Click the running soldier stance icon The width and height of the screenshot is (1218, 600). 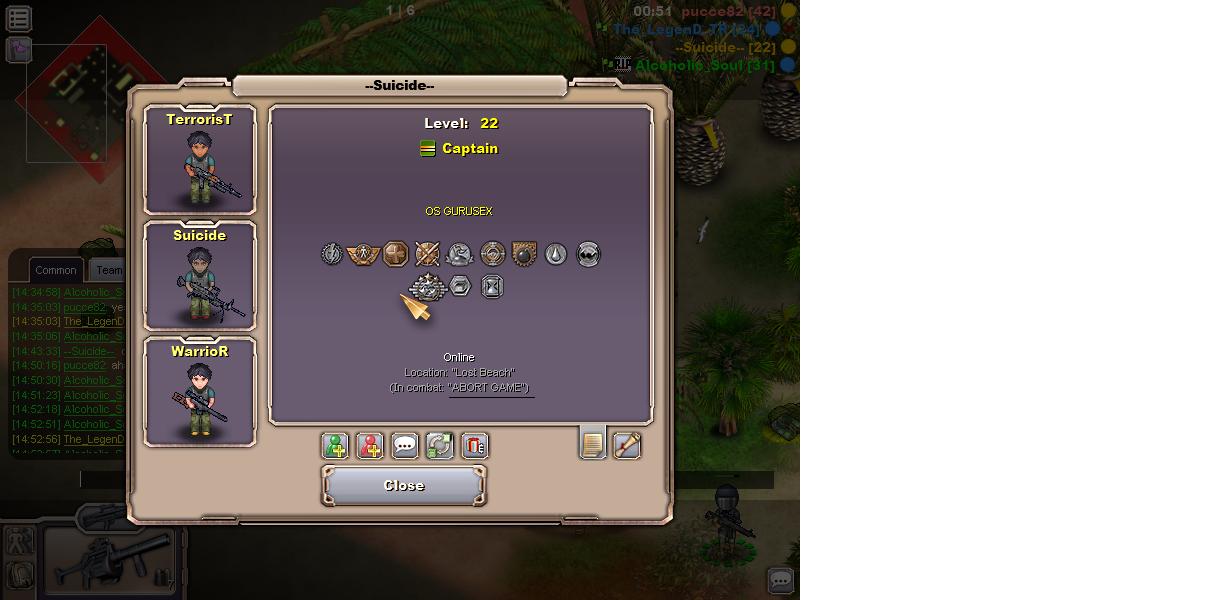point(20,543)
